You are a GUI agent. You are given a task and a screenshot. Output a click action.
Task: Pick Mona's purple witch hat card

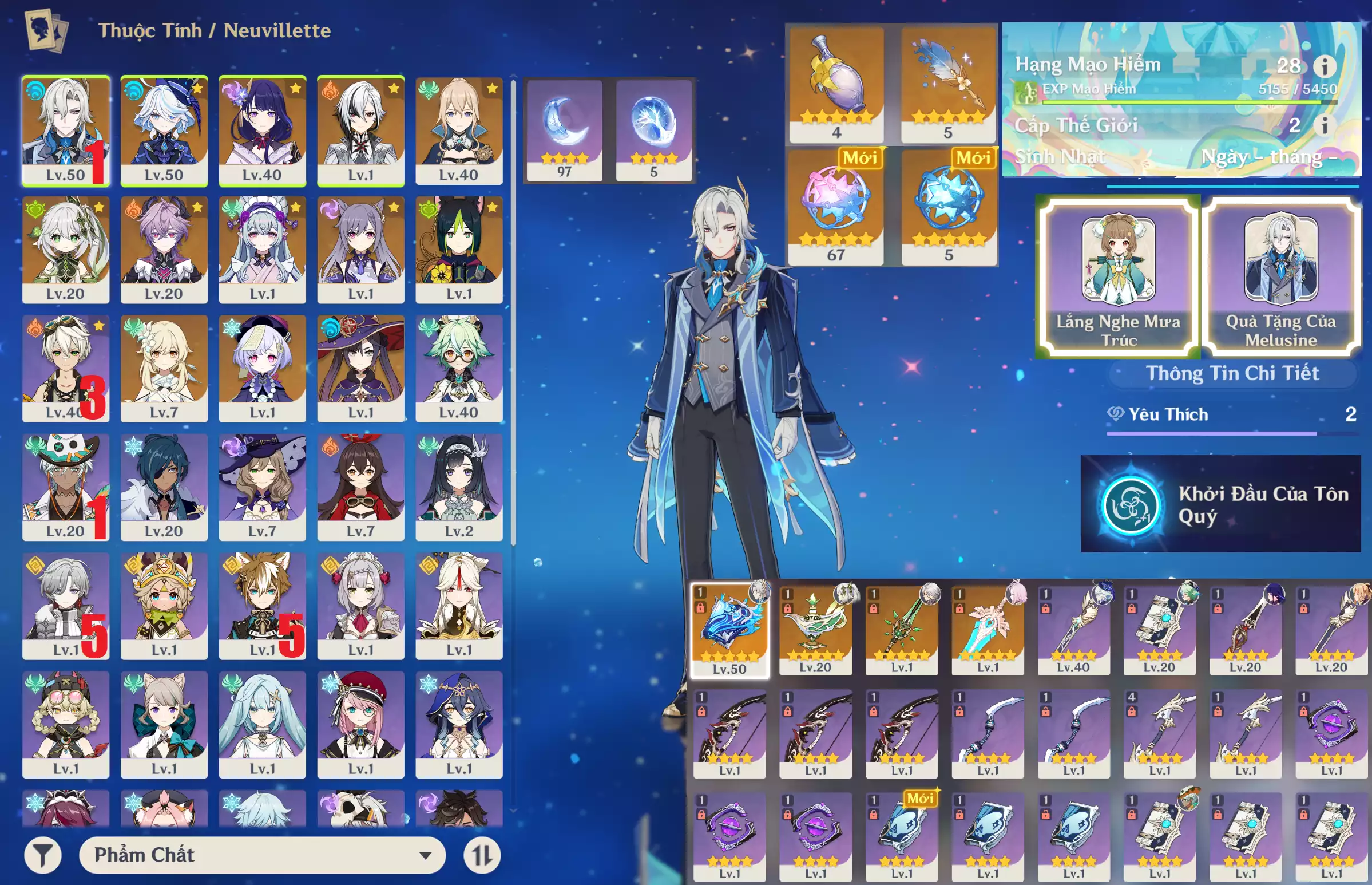click(x=360, y=368)
